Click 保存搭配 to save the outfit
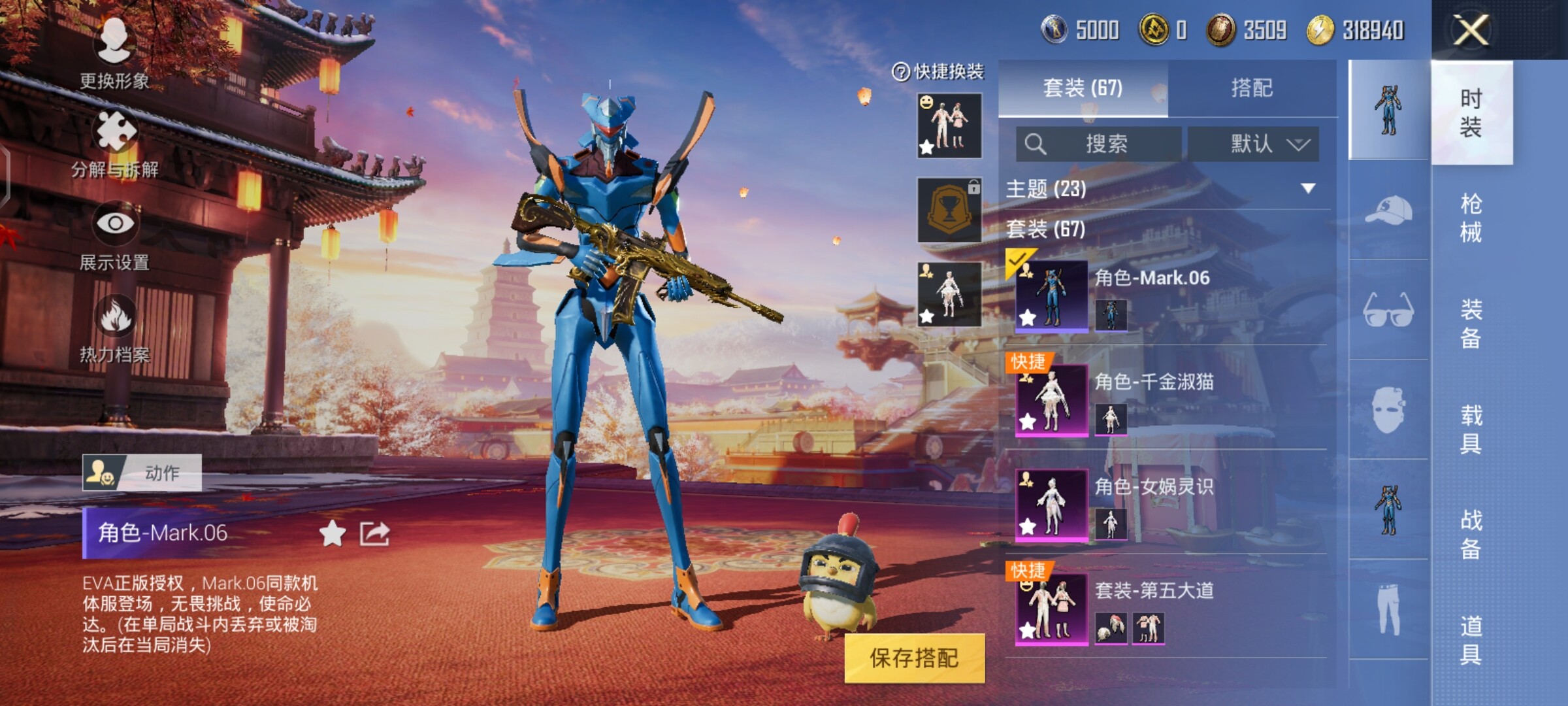Screen dimensions: 1568x706 914,658
